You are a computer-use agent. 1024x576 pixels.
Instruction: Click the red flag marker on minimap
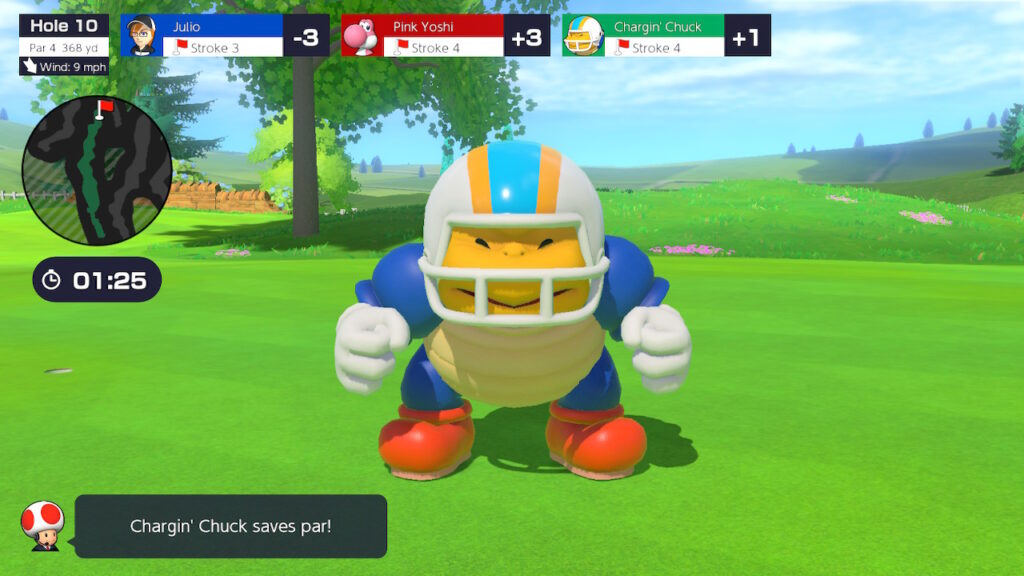[x=103, y=106]
